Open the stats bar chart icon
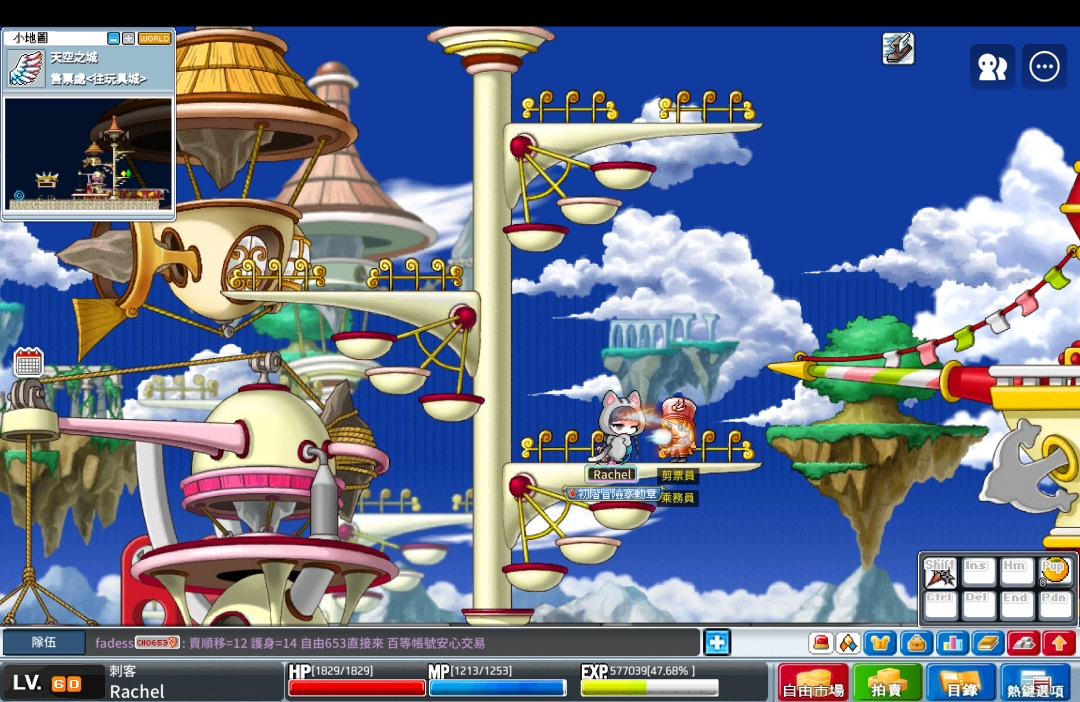Screen dimensions: 1080x702 coord(951,642)
